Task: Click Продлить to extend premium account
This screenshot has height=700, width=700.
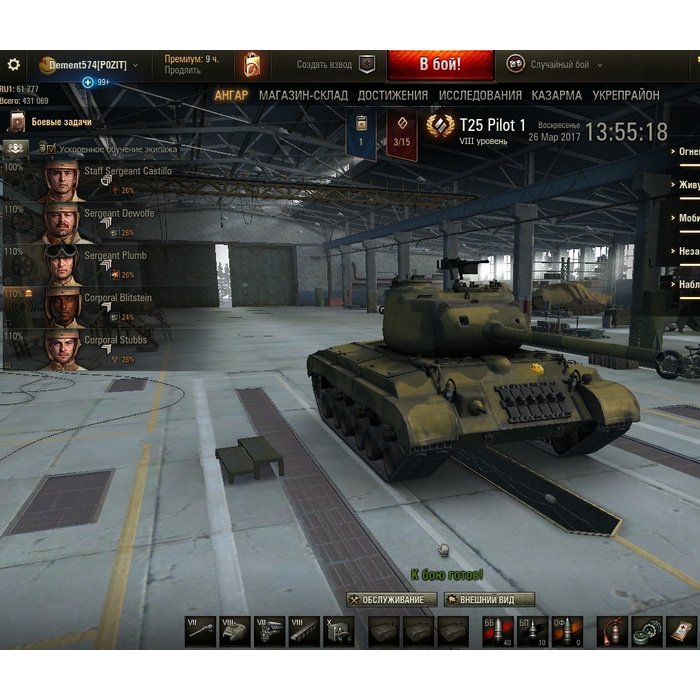Action: tap(182, 71)
